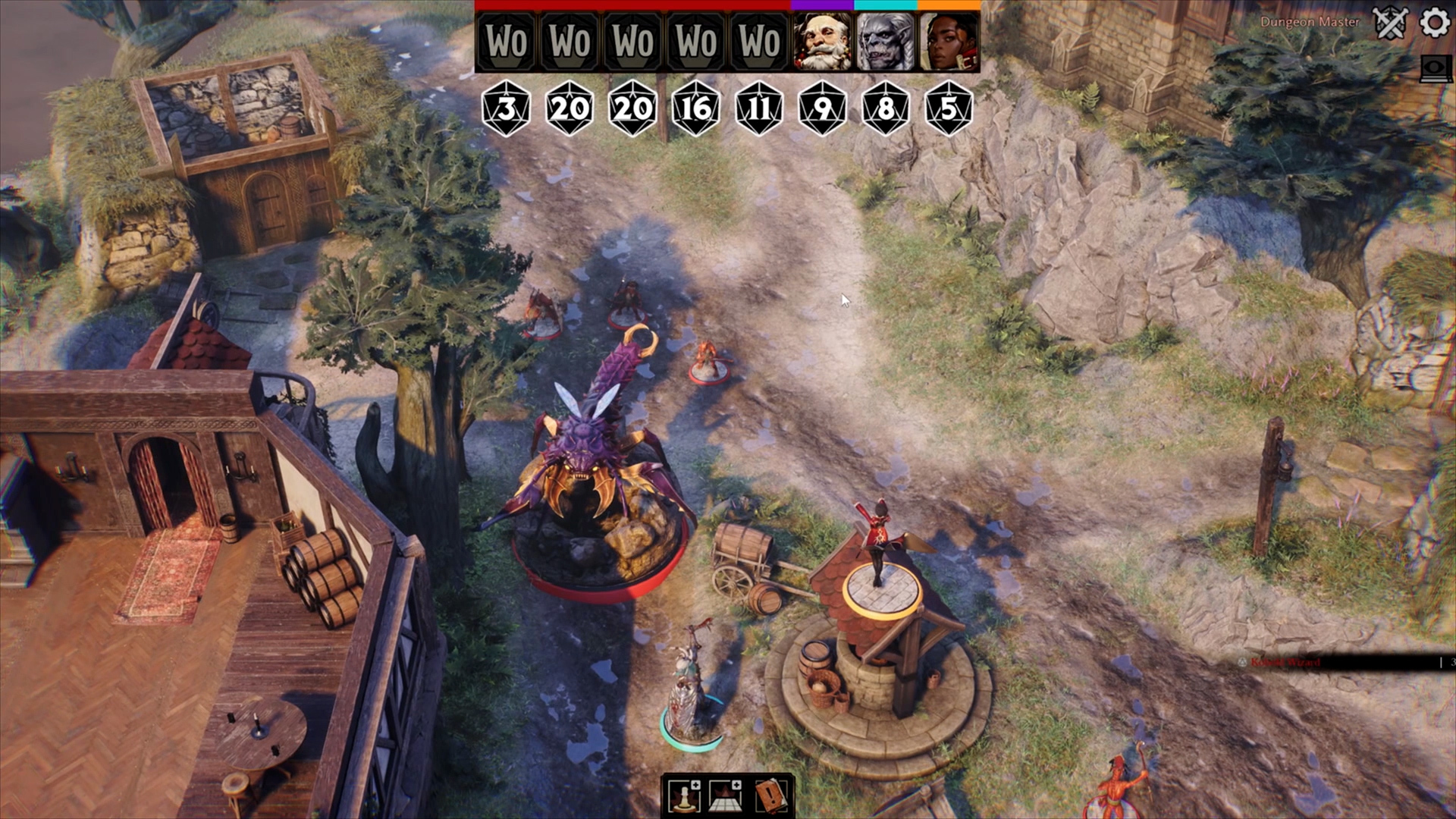Click the initiative die showing 5
The width and height of the screenshot is (1456, 819).
949,108
